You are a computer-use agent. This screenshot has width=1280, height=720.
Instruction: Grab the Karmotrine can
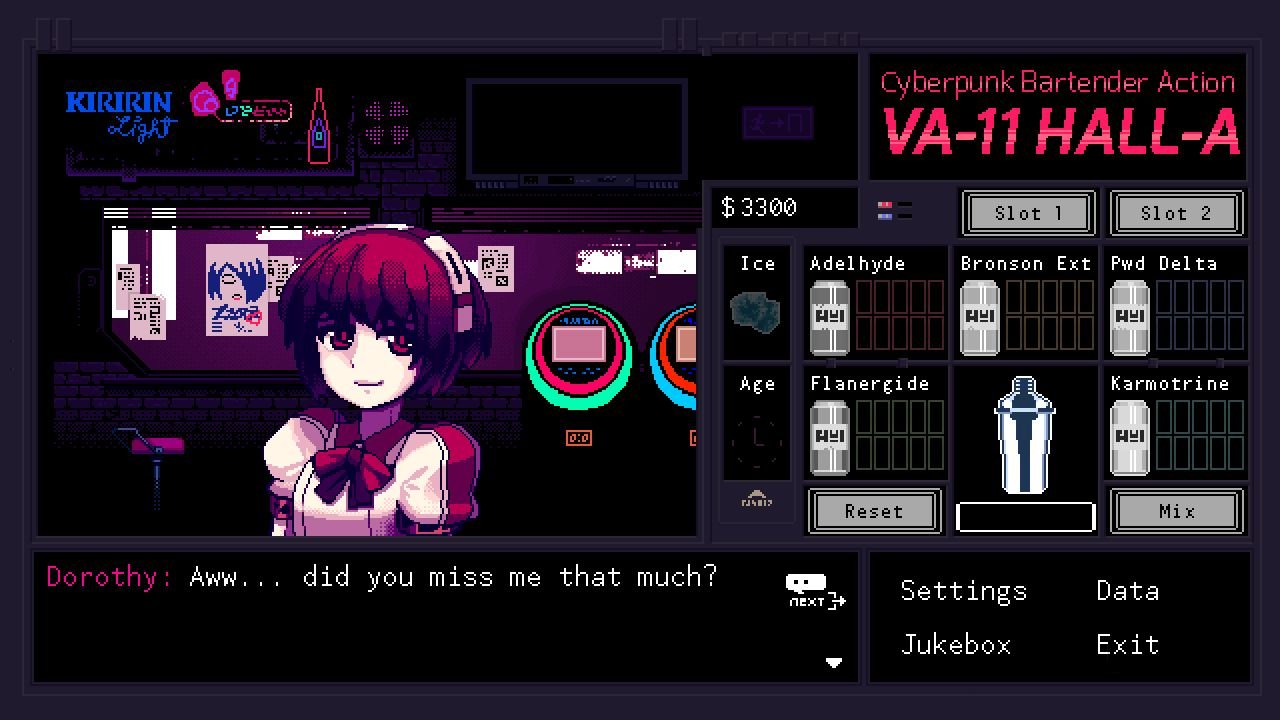pos(1129,435)
